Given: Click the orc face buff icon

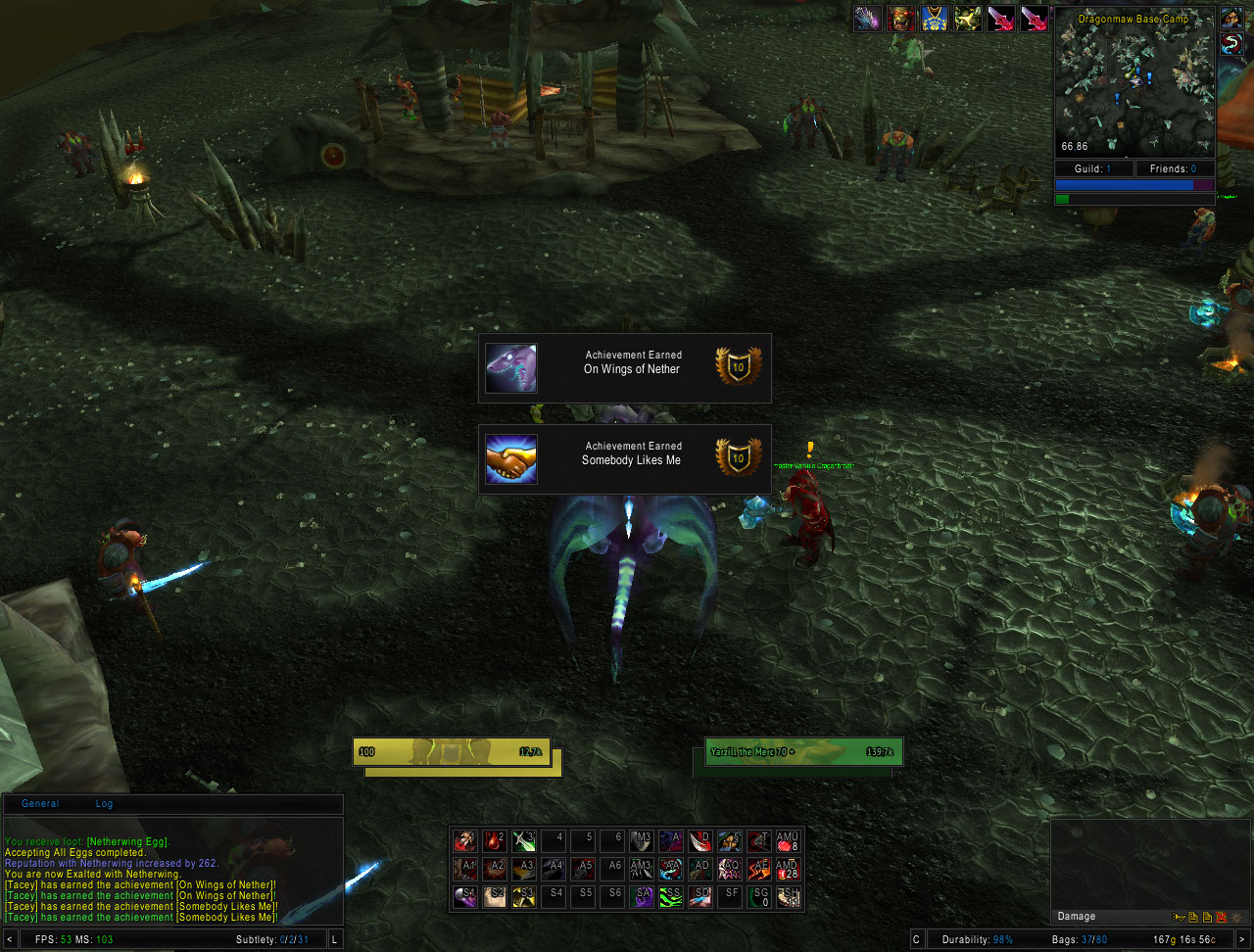Looking at the screenshot, I should [900, 19].
